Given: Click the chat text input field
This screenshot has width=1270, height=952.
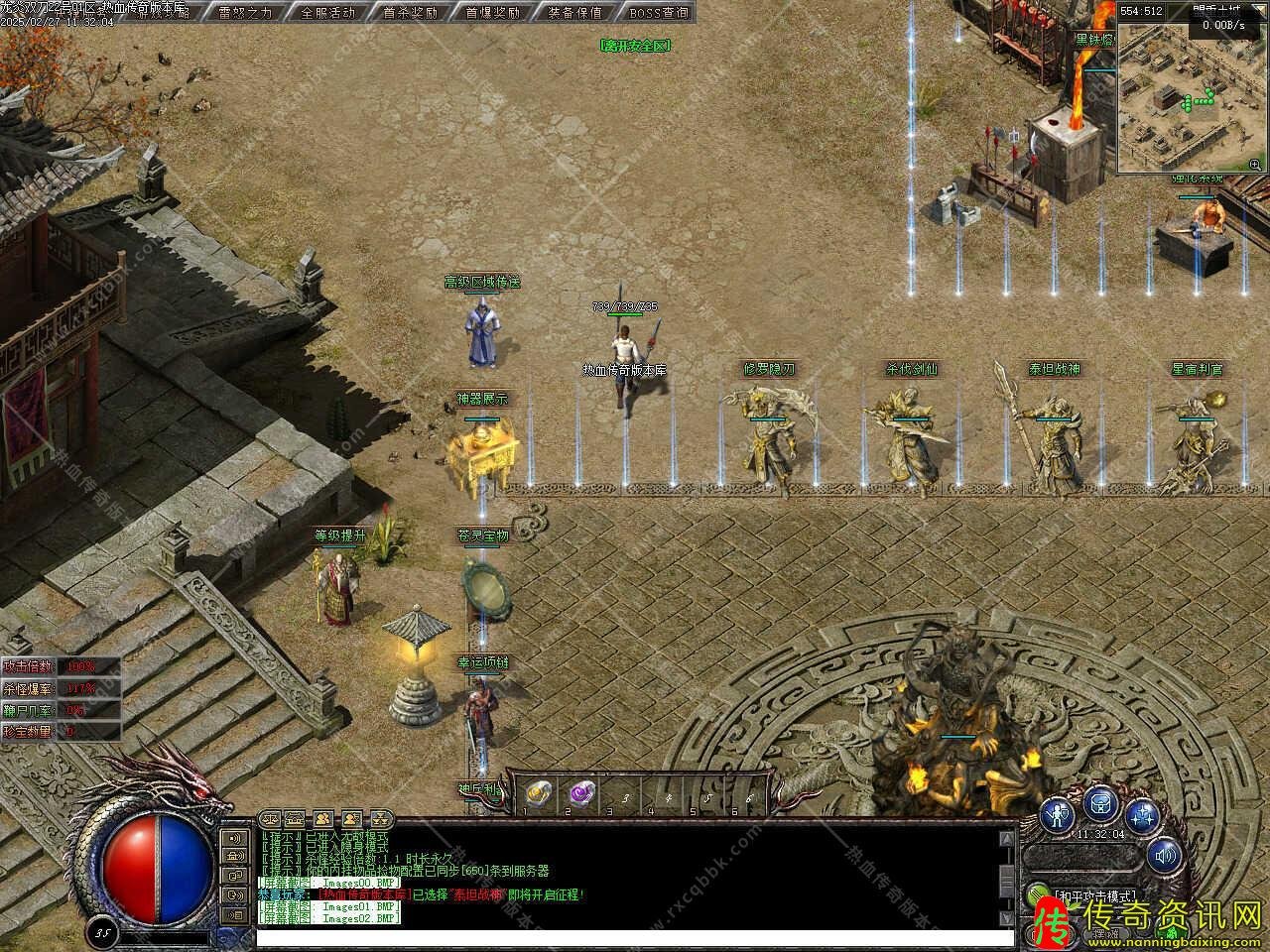Looking at the screenshot, I should point(635,937).
